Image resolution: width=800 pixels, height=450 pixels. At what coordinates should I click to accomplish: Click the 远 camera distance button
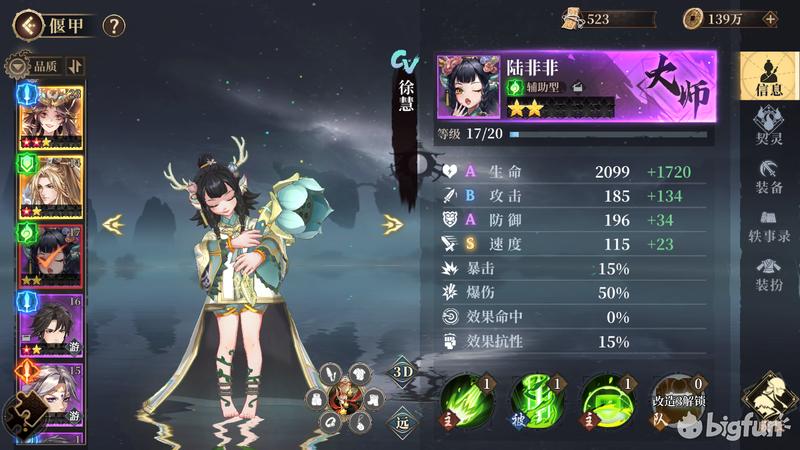401,422
